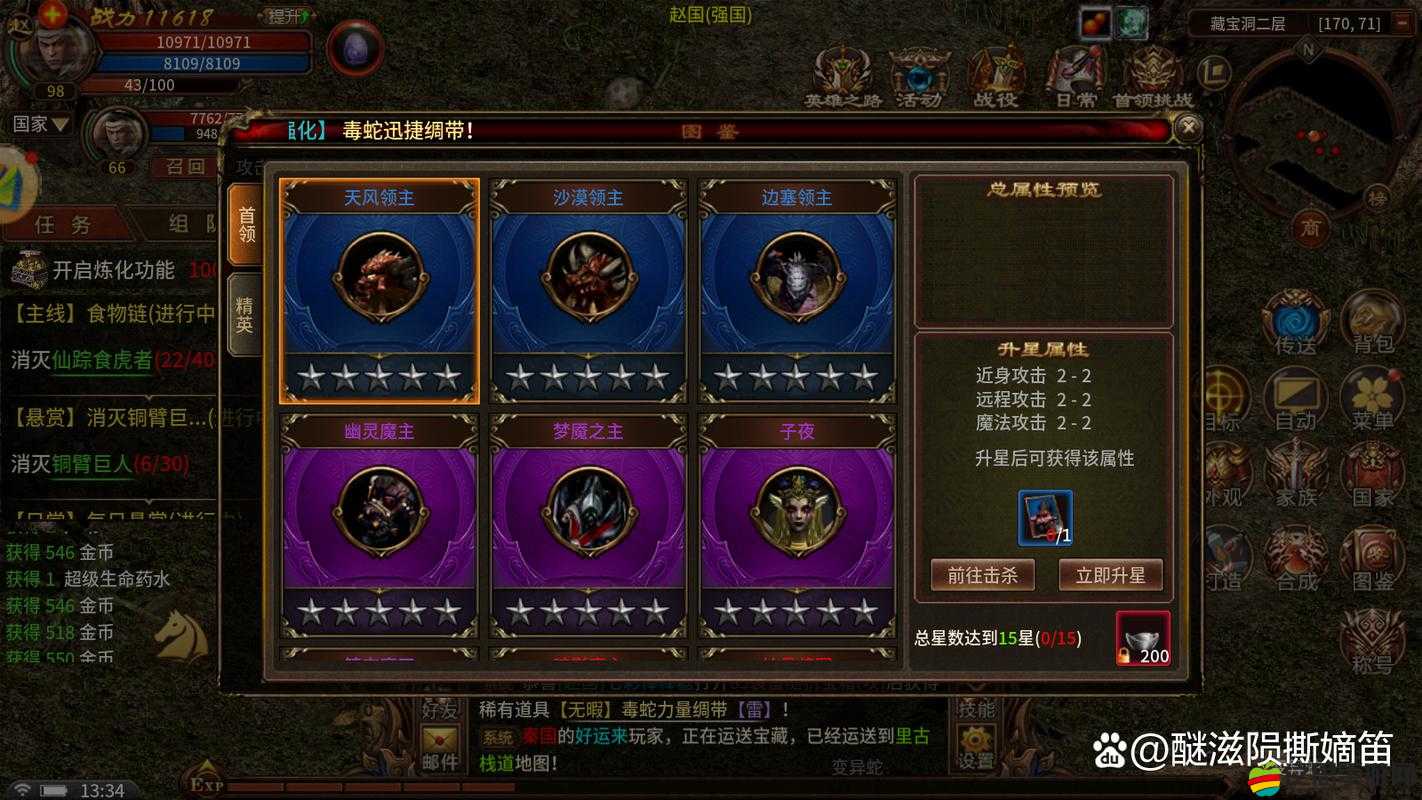Open the 称号 titles icon
The width and height of the screenshot is (1422, 800).
[1370, 632]
